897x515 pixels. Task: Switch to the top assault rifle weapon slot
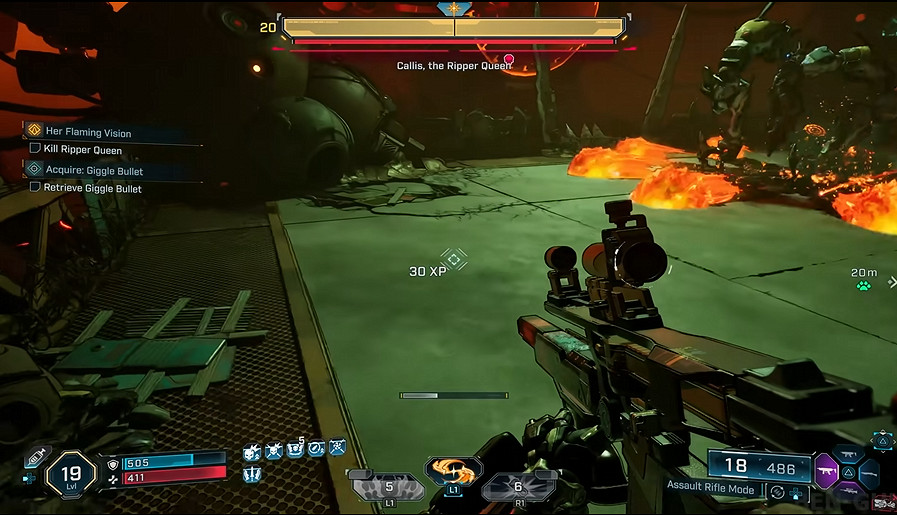849,455
